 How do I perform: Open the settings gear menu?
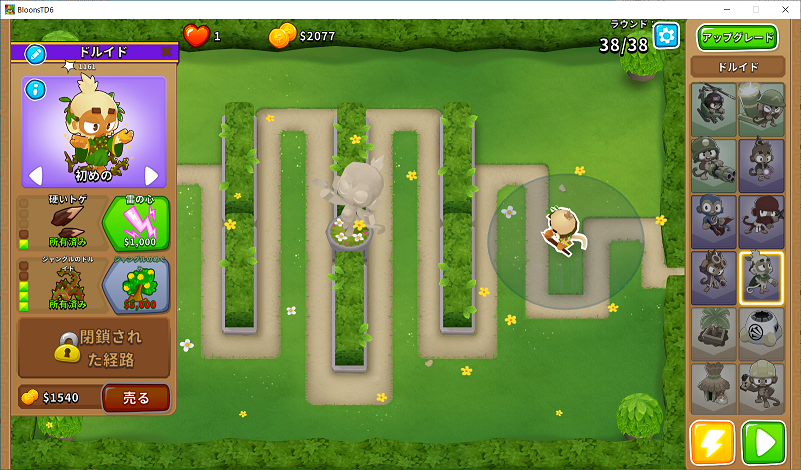point(666,36)
